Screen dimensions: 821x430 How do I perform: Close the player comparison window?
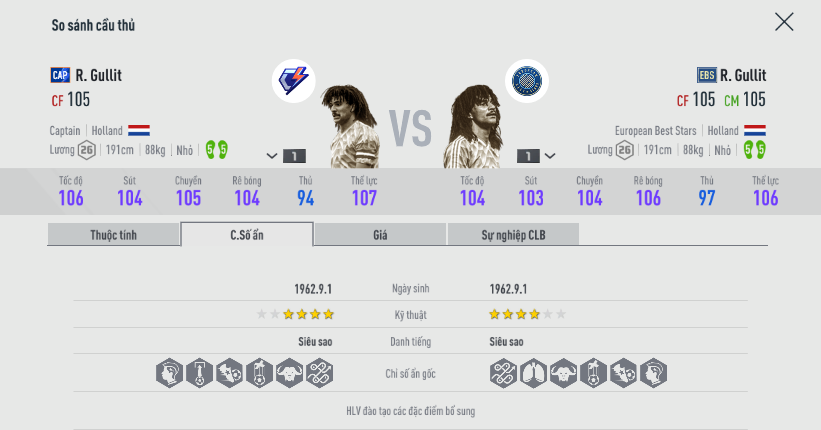pyautogui.click(x=784, y=22)
